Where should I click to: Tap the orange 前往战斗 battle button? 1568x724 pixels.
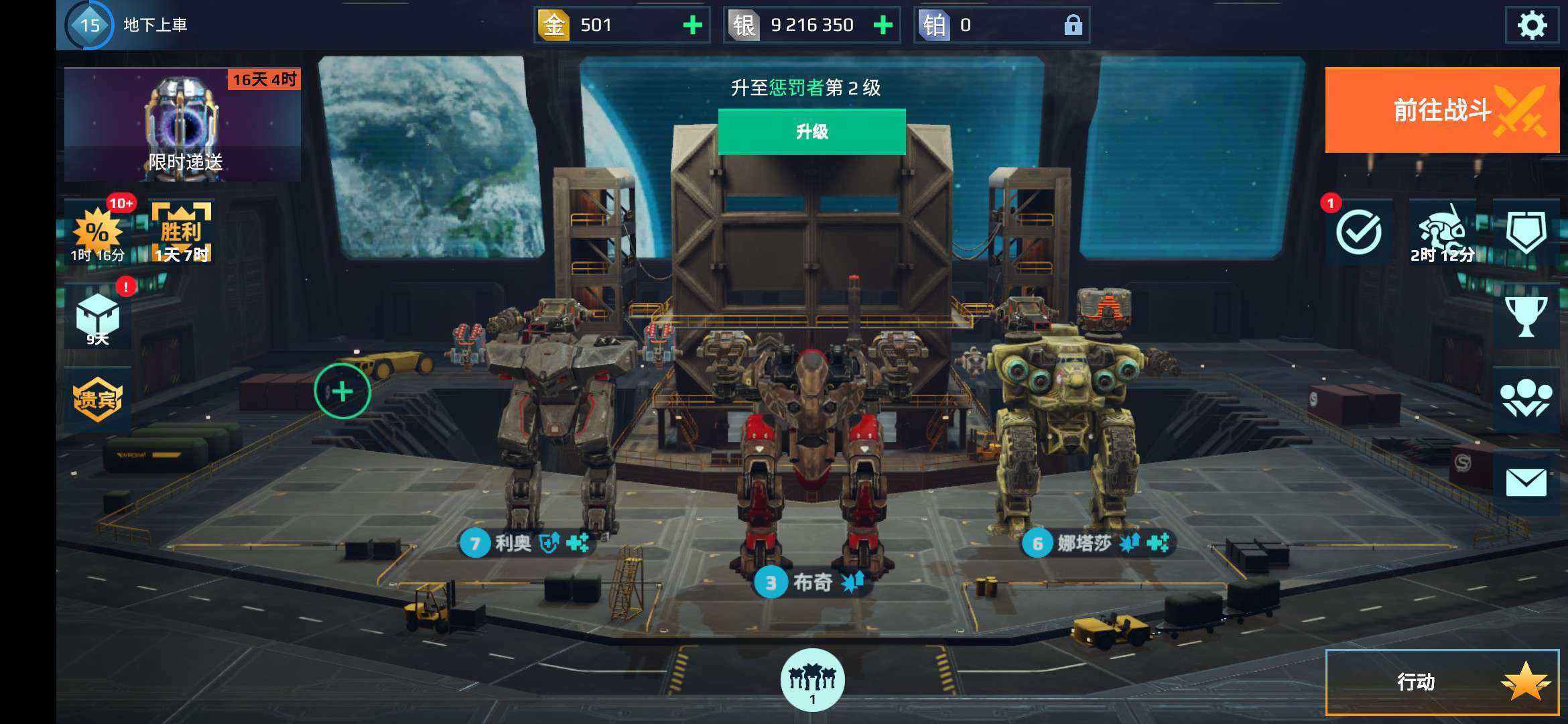[x=1442, y=111]
